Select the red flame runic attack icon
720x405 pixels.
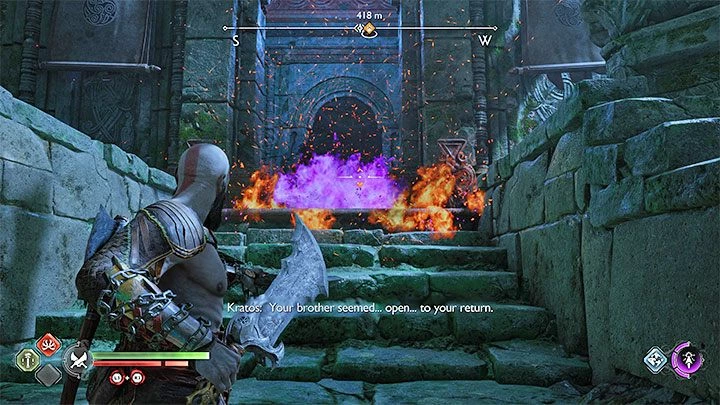(x=46, y=344)
